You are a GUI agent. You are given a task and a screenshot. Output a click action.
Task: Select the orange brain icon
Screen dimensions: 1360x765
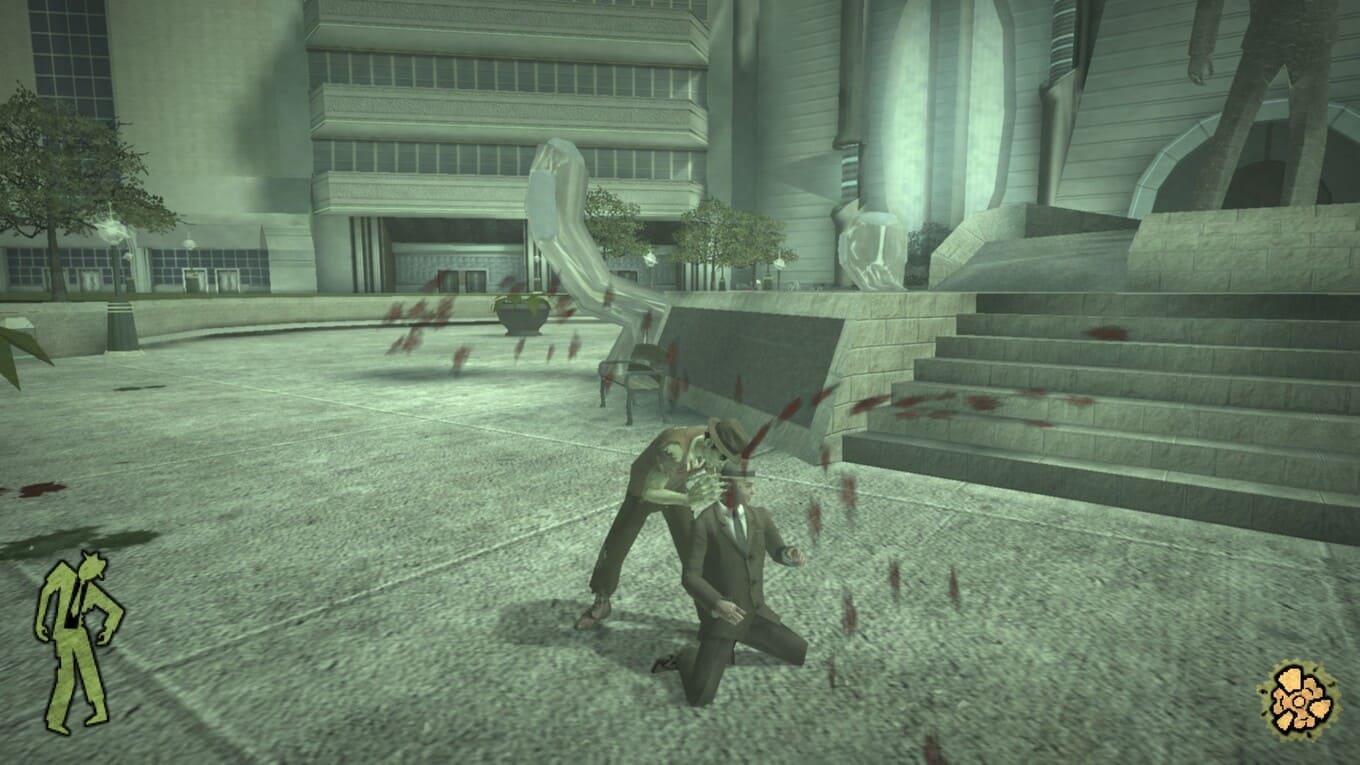tap(1298, 701)
